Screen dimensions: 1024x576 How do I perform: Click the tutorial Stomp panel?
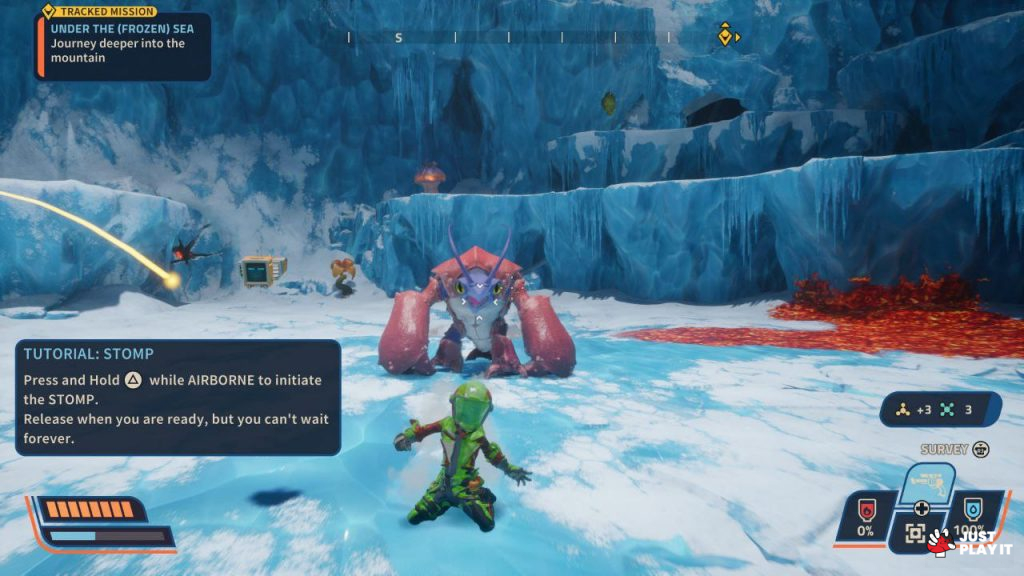[178, 397]
